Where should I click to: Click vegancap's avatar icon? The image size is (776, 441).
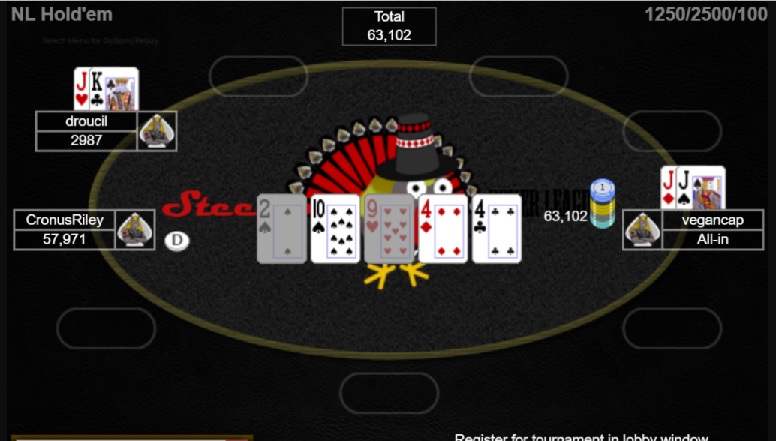pyautogui.click(x=642, y=230)
